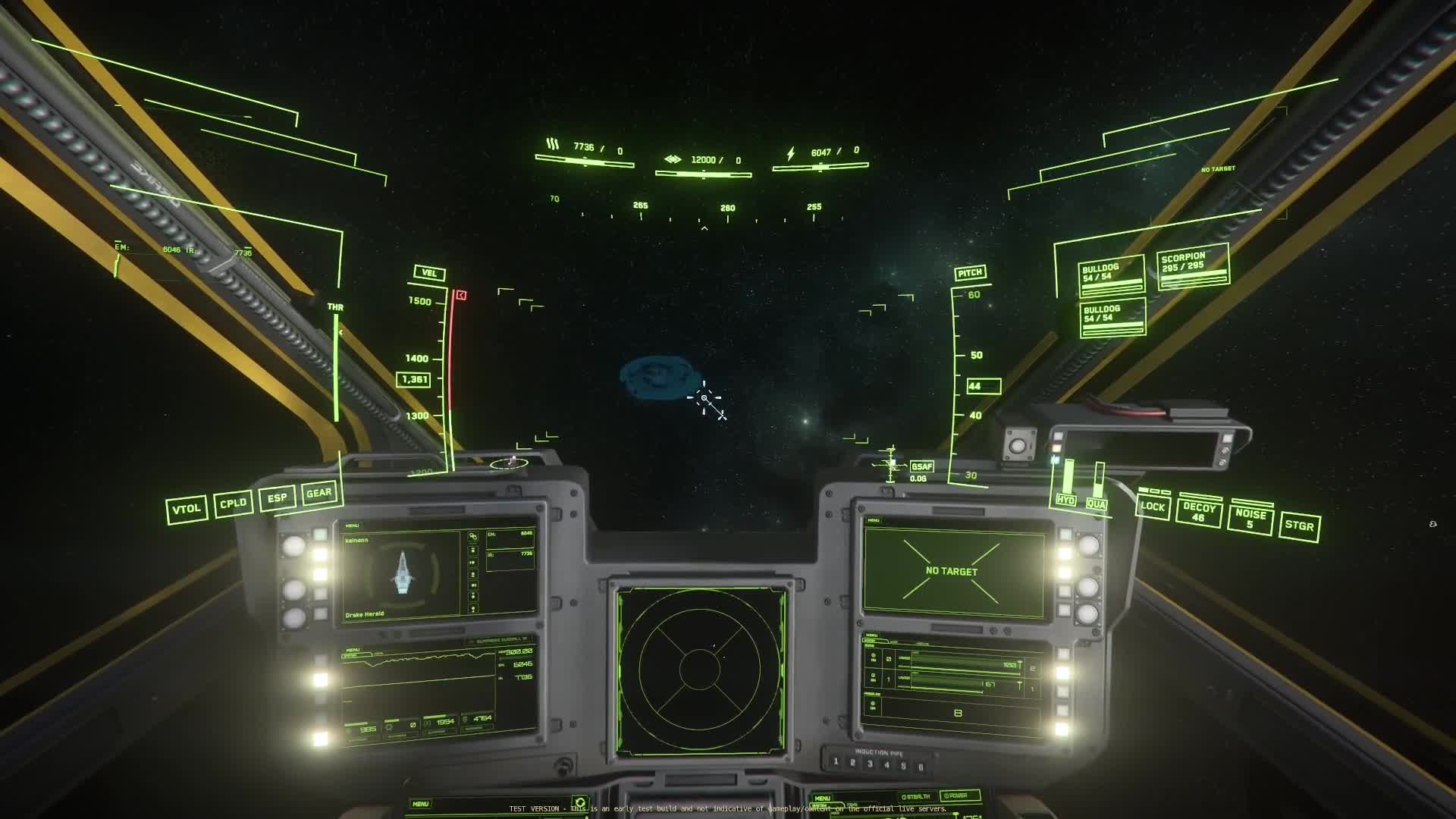Toggle the VTOL mode button
Image resolution: width=1456 pixels, height=819 pixels.
tap(187, 509)
